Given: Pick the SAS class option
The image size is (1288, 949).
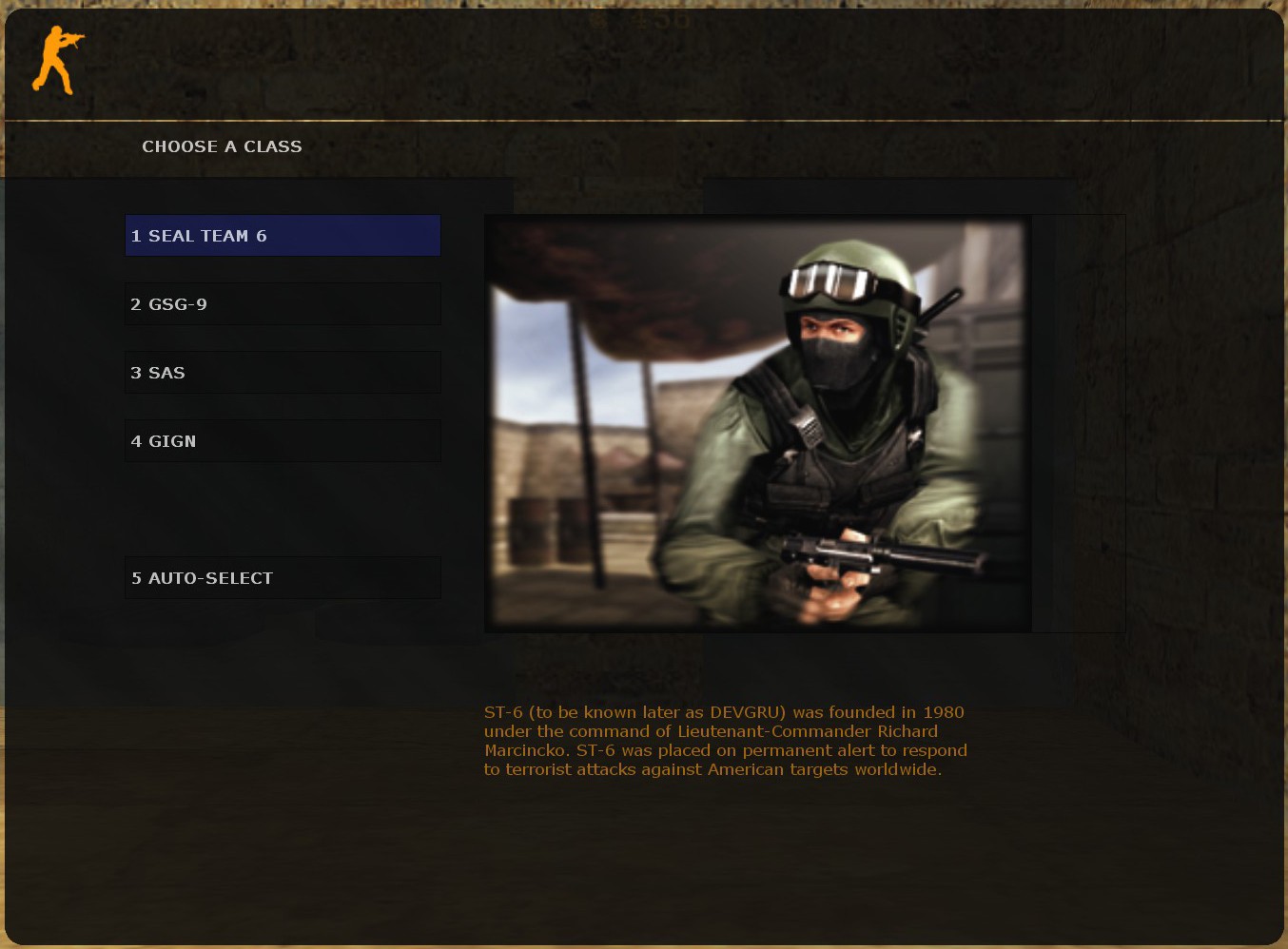Looking at the screenshot, I should [282, 372].
